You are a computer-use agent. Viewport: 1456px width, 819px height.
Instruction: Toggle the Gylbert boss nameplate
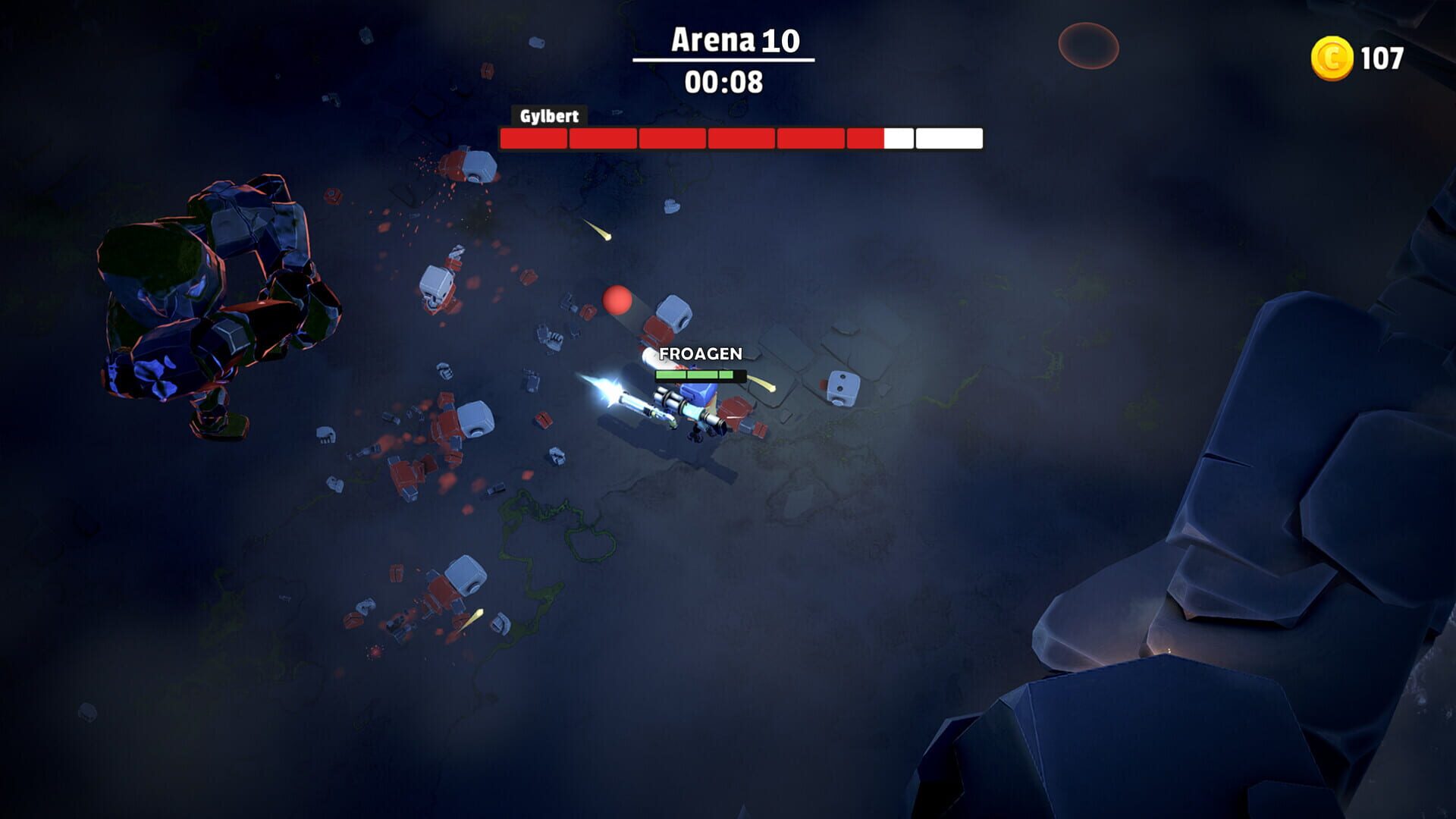(549, 118)
